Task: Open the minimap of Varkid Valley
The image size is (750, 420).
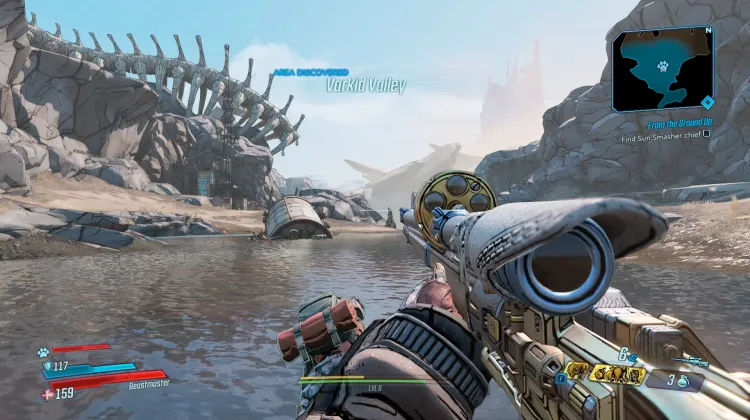Action: pos(664,69)
